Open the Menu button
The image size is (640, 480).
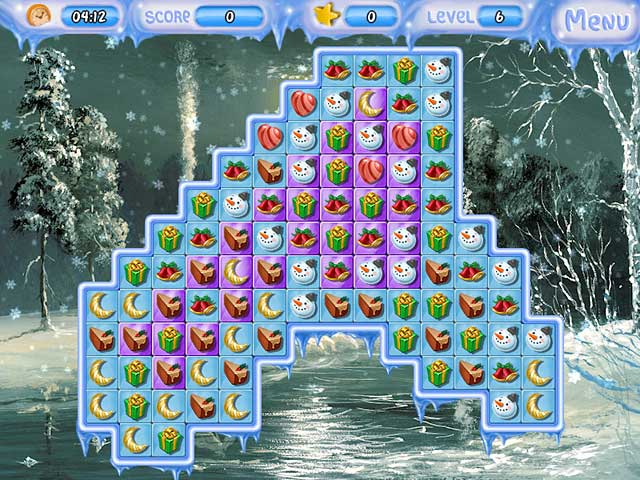(595, 20)
